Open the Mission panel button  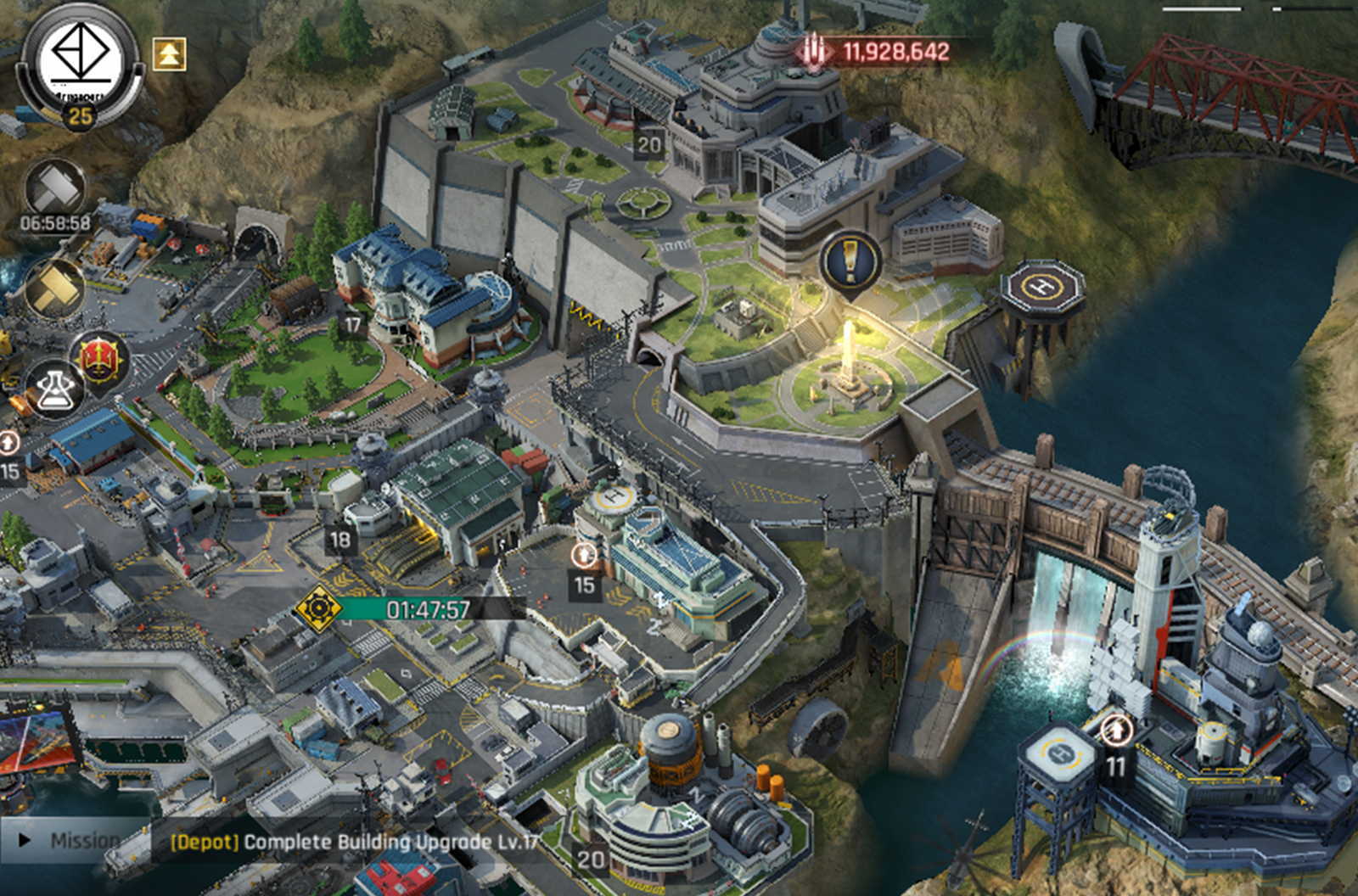tap(72, 840)
